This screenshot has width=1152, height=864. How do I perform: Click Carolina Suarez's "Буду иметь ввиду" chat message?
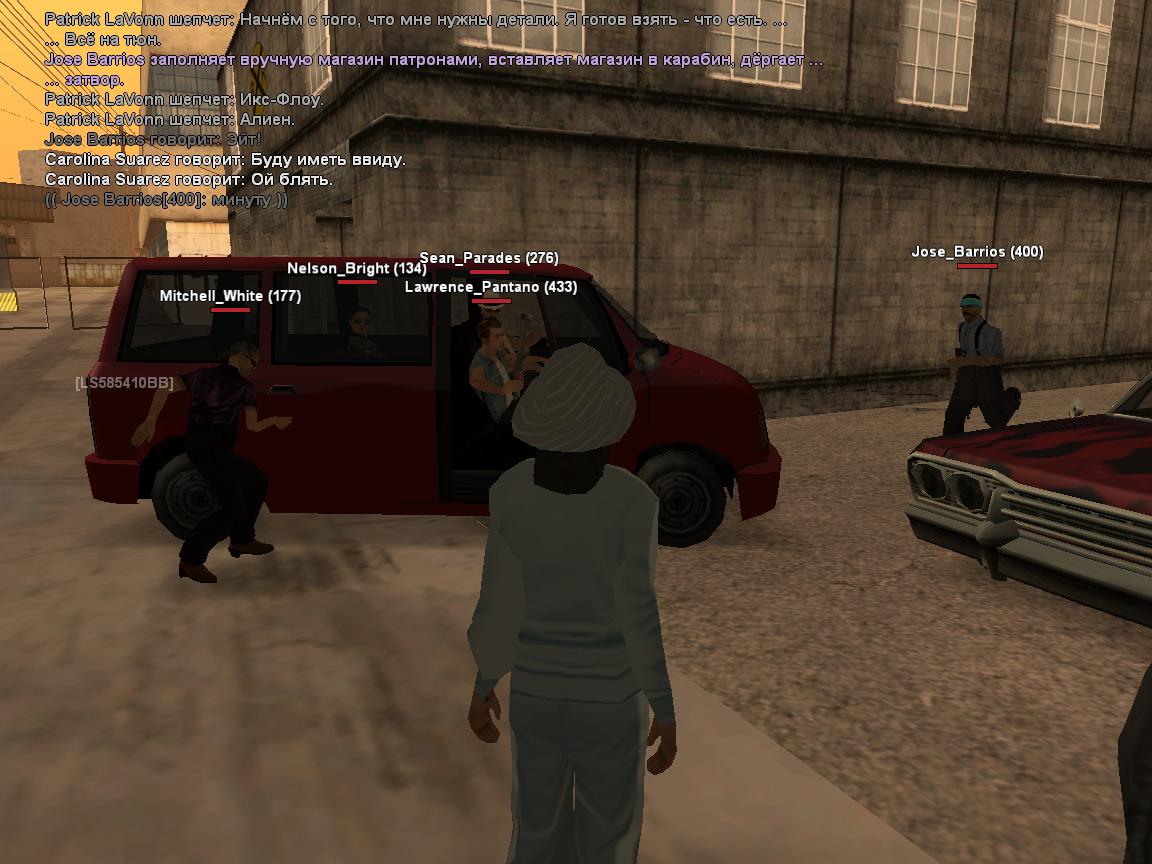tap(225, 160)
